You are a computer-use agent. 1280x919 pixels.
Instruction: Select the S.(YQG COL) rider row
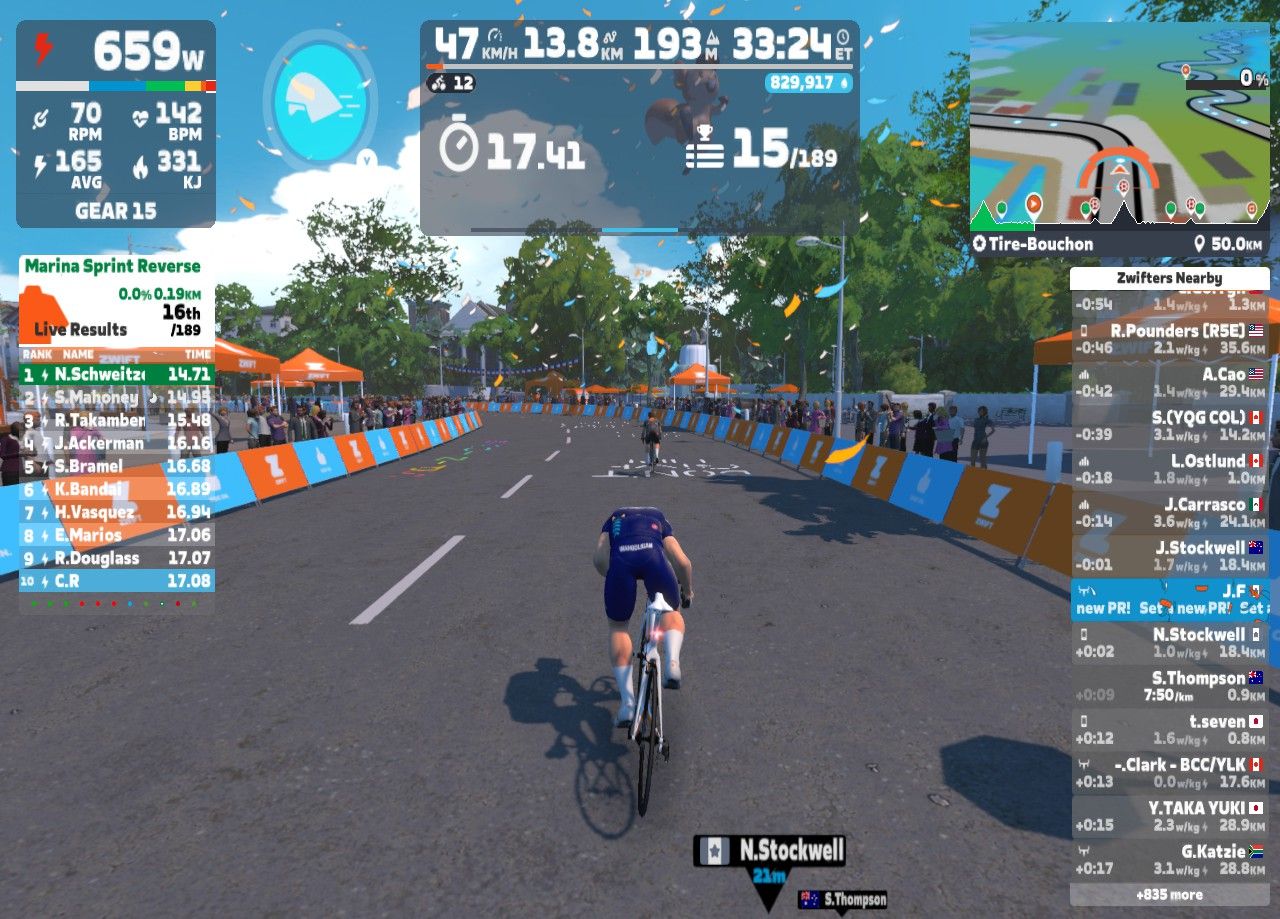pos(1169,425)
